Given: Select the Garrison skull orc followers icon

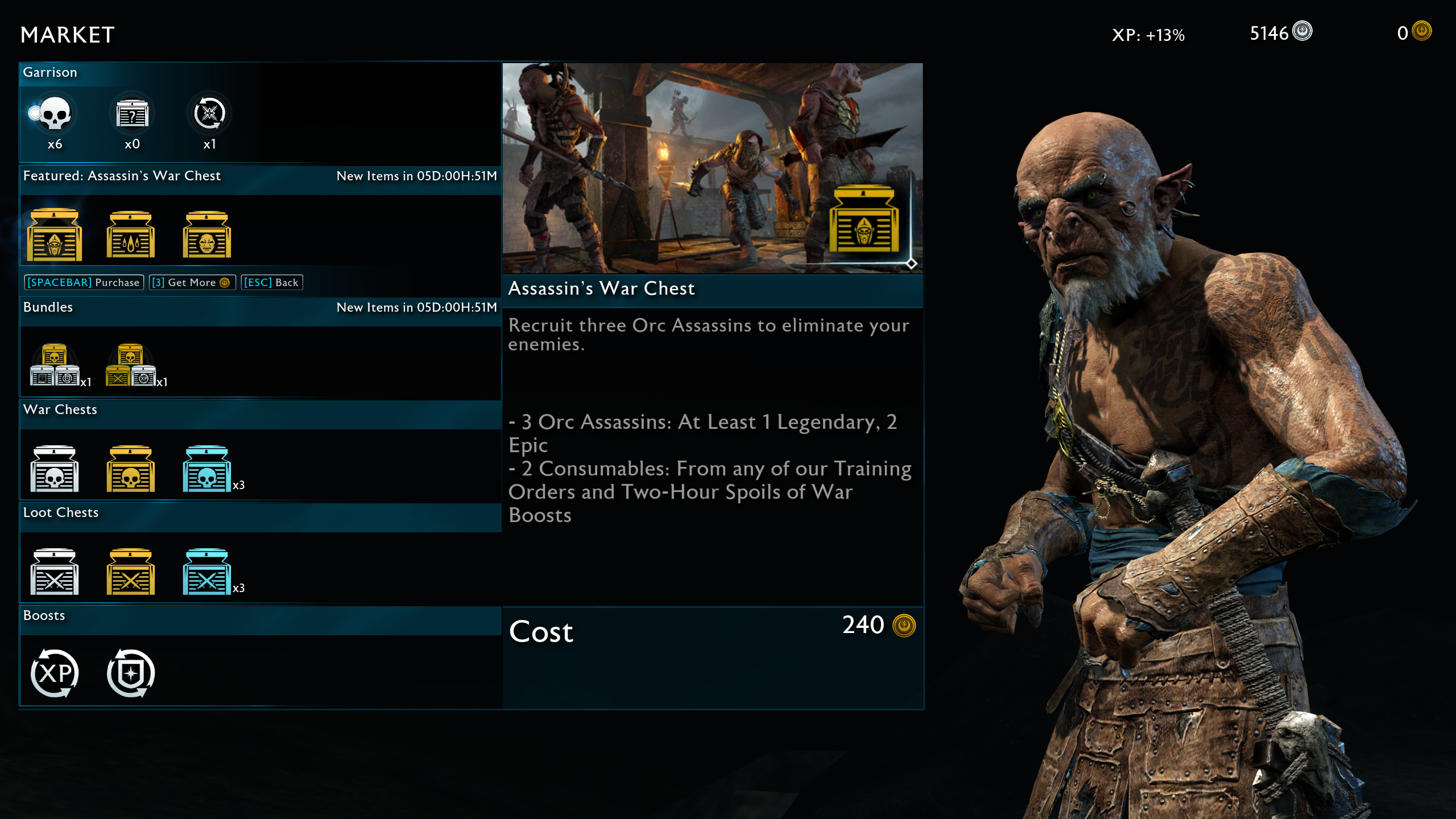Looking at the screenshot, I should pyautogui.click(x=55, y=114).
